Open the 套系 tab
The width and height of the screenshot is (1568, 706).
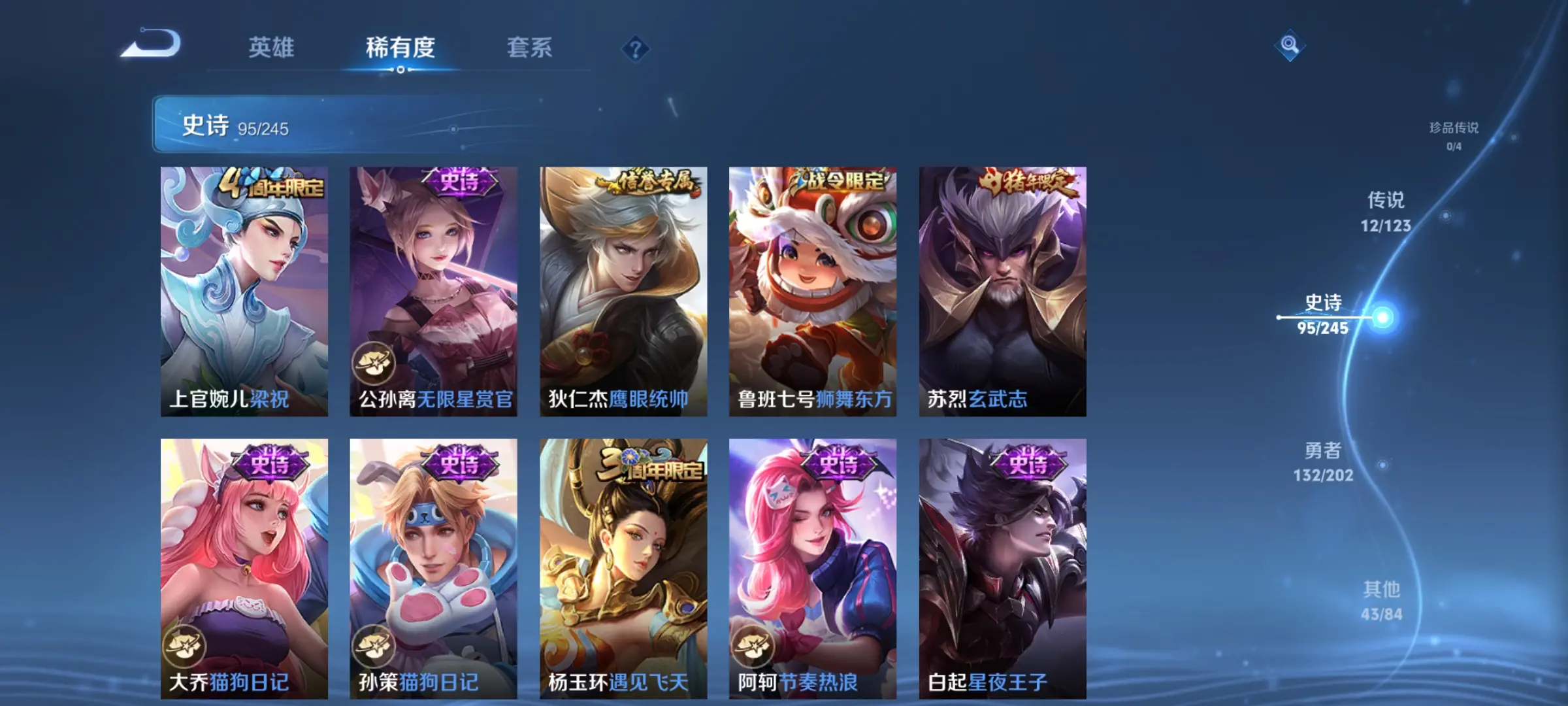tap(529, 48)
